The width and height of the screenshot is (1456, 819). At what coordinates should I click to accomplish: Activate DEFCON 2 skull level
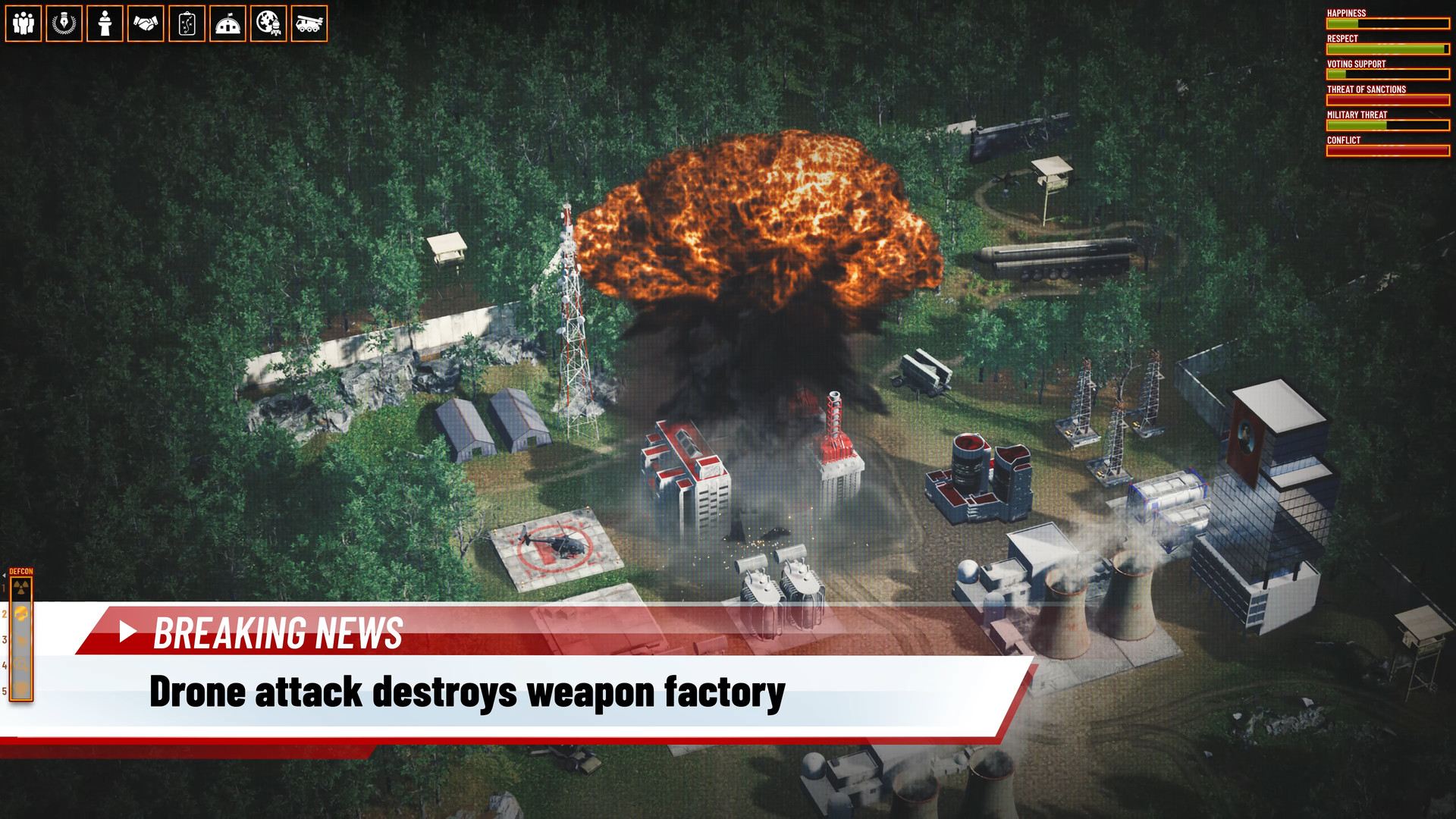[x=21, y=613]
